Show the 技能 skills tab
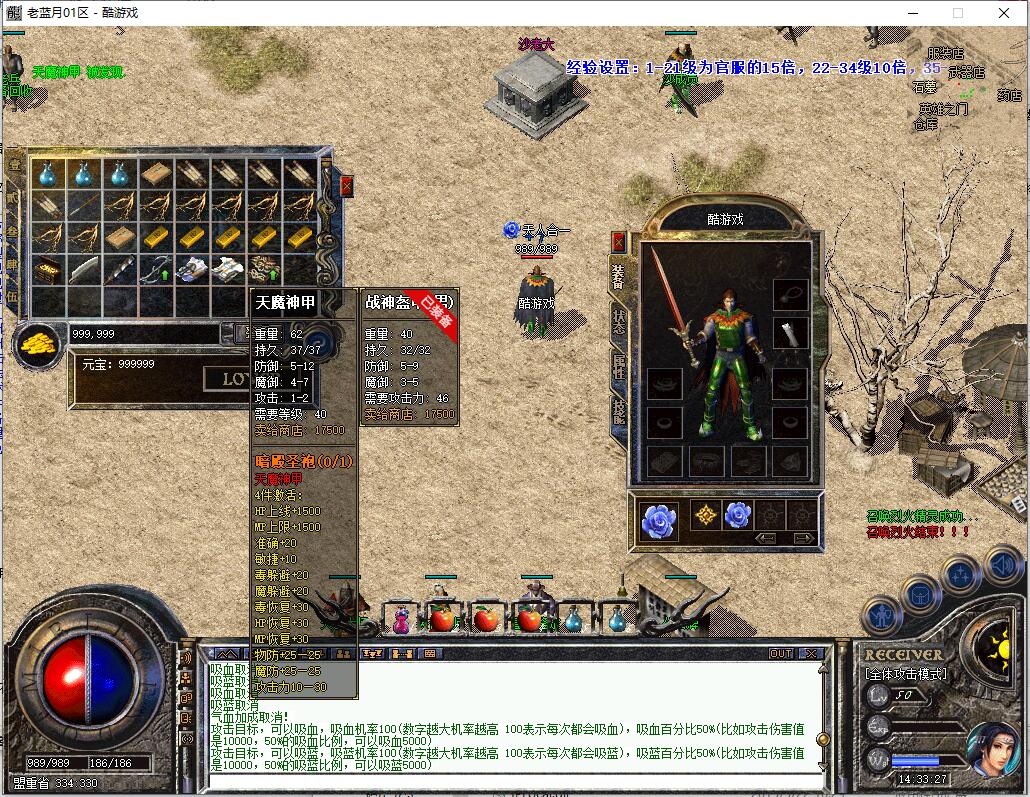Viewport: 1030px width, 797px height. coord(619,411)
